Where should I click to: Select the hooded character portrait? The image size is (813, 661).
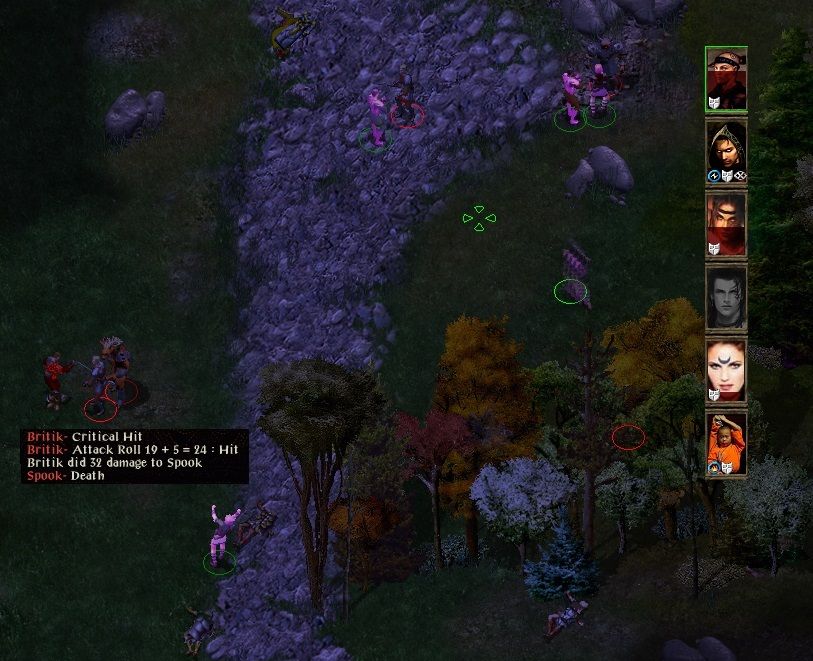[x=725, y=150]
